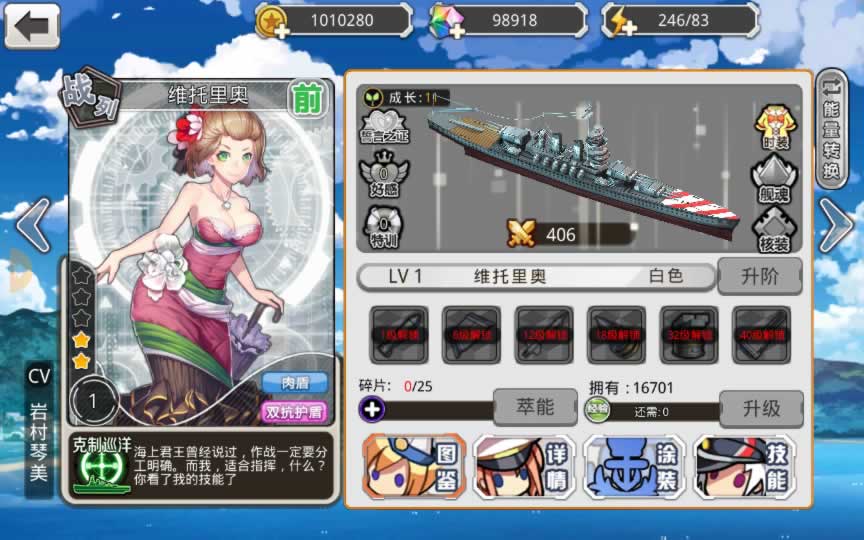Add gold coins via the plus icon
Screen dimensions: 864x540
[270, 21]
